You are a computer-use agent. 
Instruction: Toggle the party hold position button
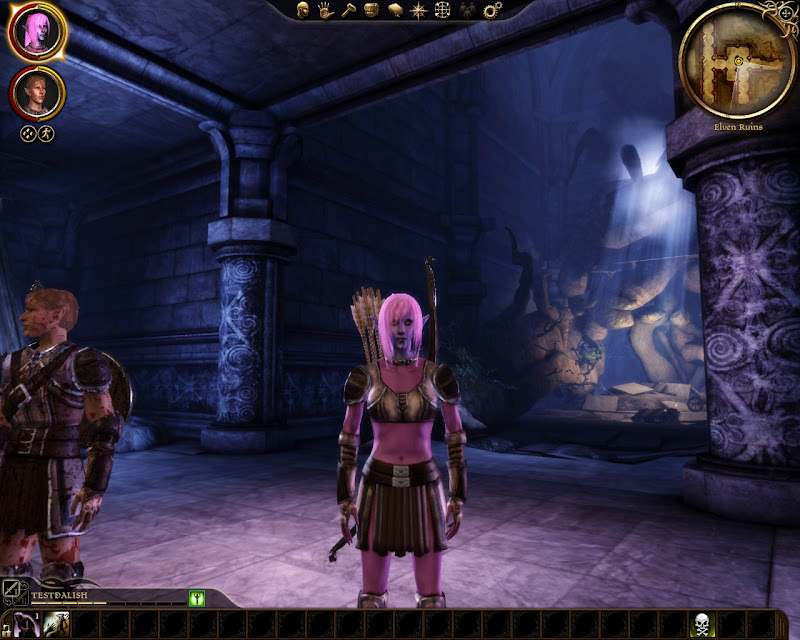46,132
